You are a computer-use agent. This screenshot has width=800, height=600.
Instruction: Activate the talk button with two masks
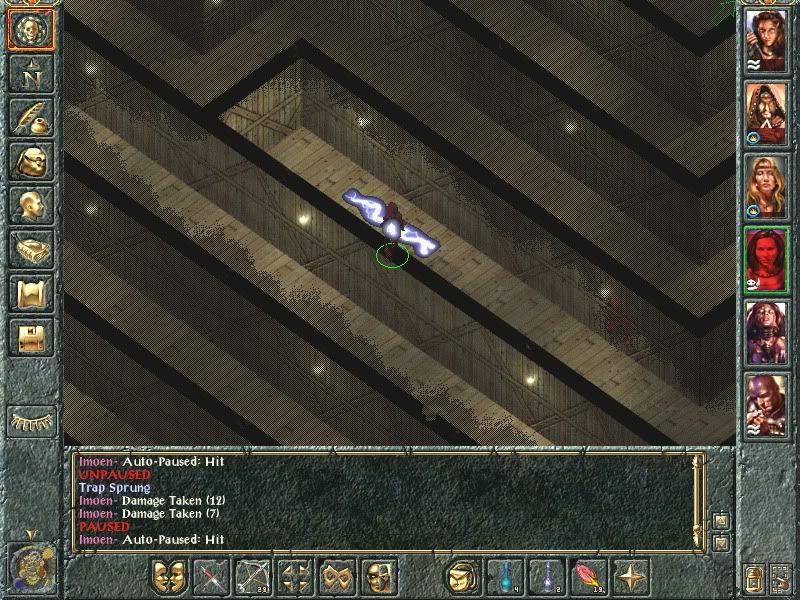tap(169, 577)
